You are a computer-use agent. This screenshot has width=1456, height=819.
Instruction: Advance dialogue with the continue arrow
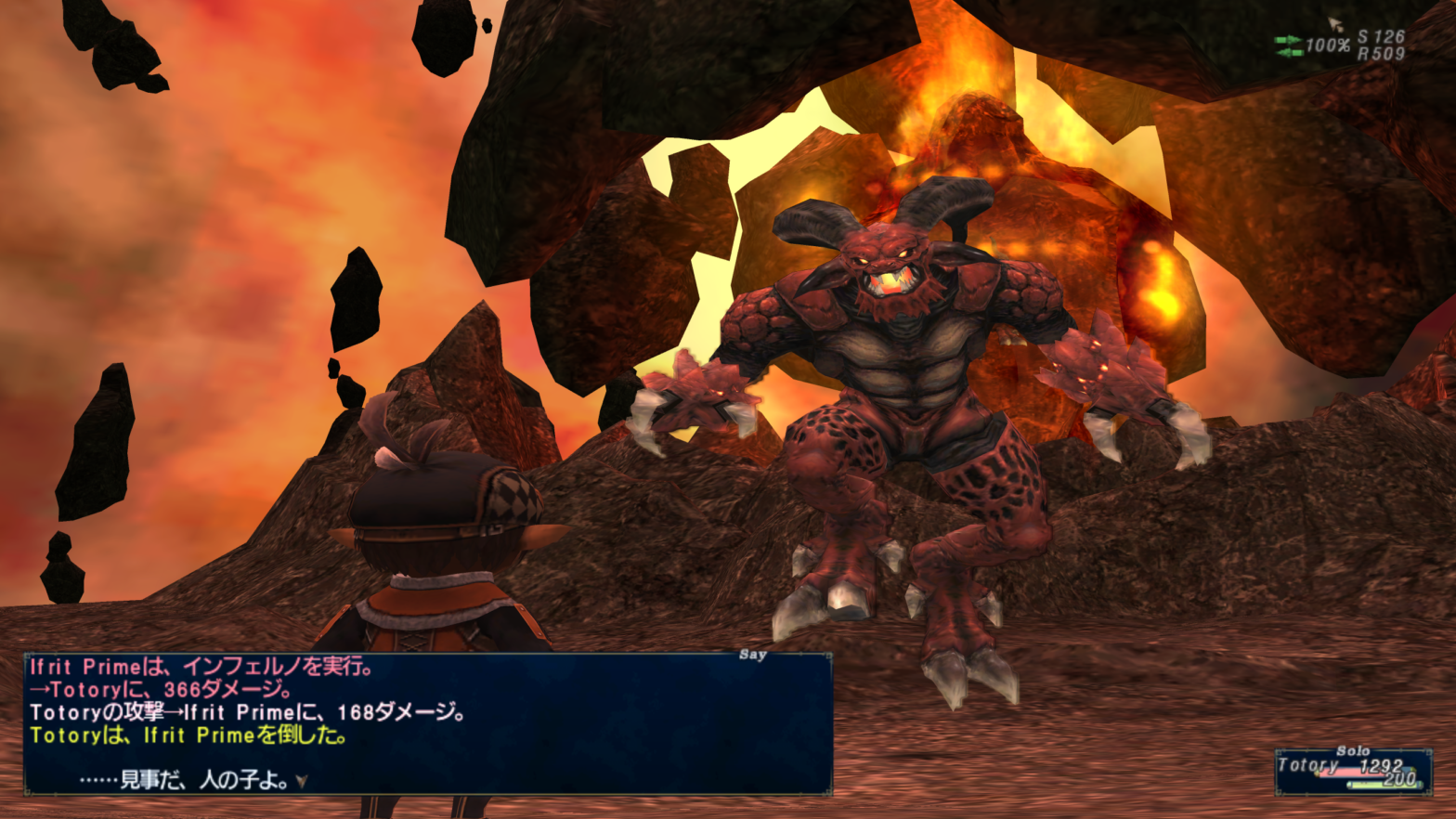point(301,782)
